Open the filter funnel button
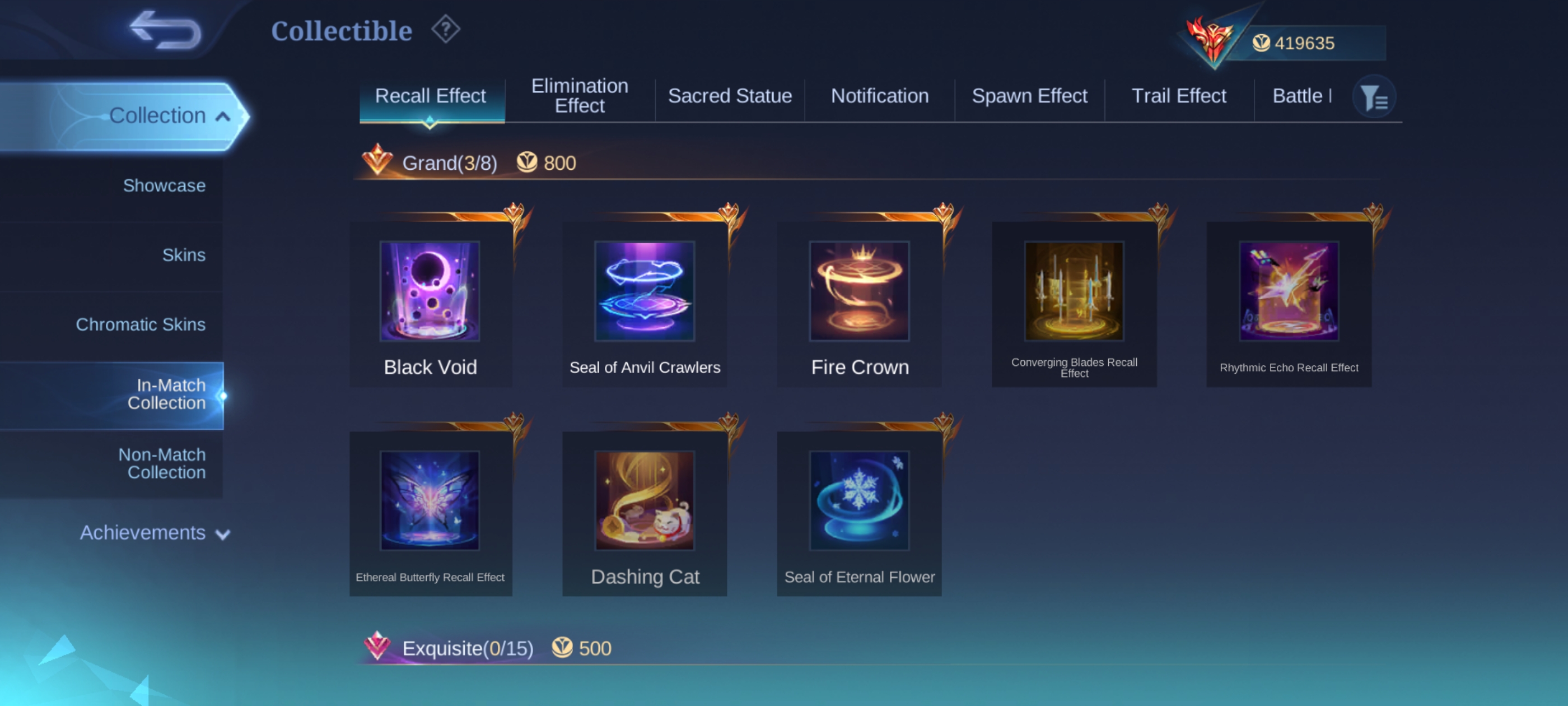 point(1374,97)
